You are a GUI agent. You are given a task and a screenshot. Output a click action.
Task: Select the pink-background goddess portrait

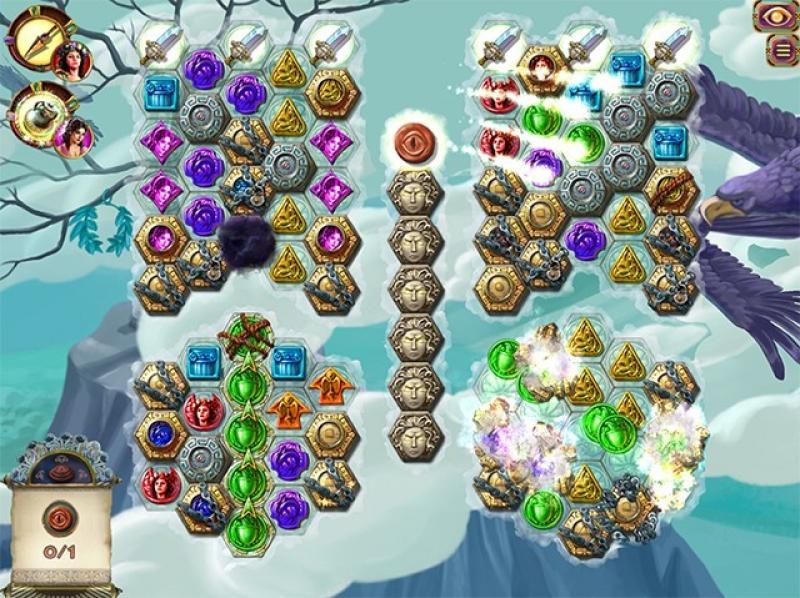click(x=72, y=137)
